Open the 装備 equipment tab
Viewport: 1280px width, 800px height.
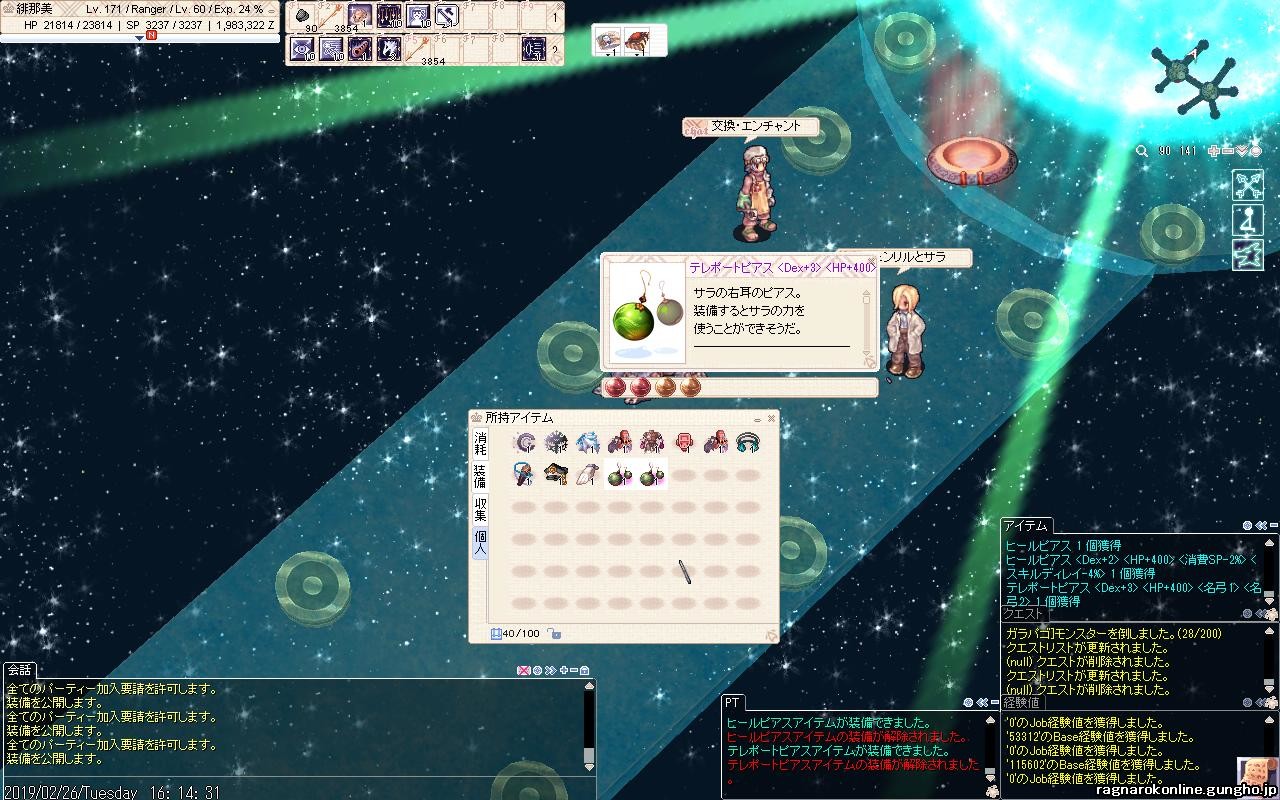click(481, 475)
